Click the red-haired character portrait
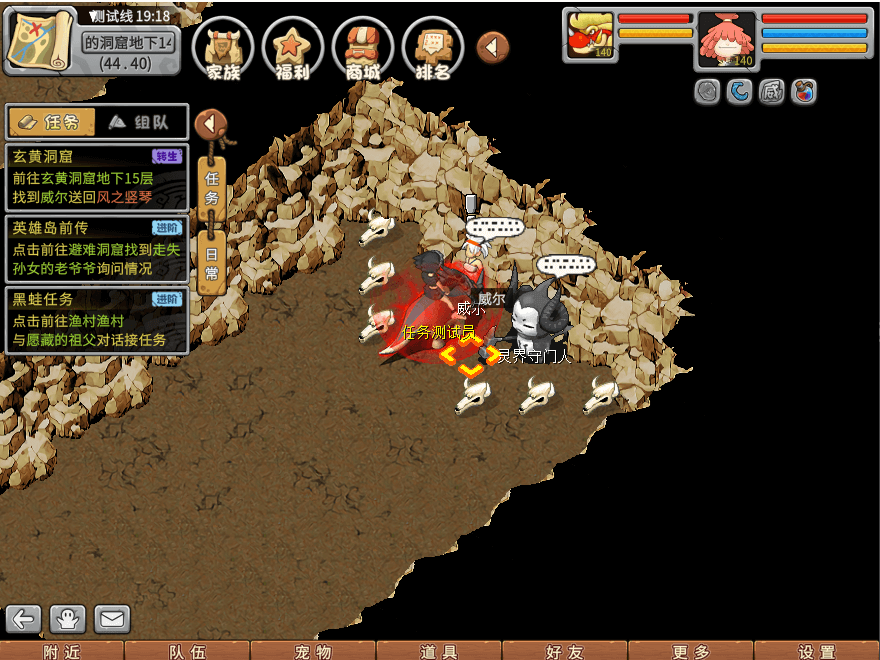Image resolution: width=880 pixels, height=660 pixels. click(x=726, y=40)
